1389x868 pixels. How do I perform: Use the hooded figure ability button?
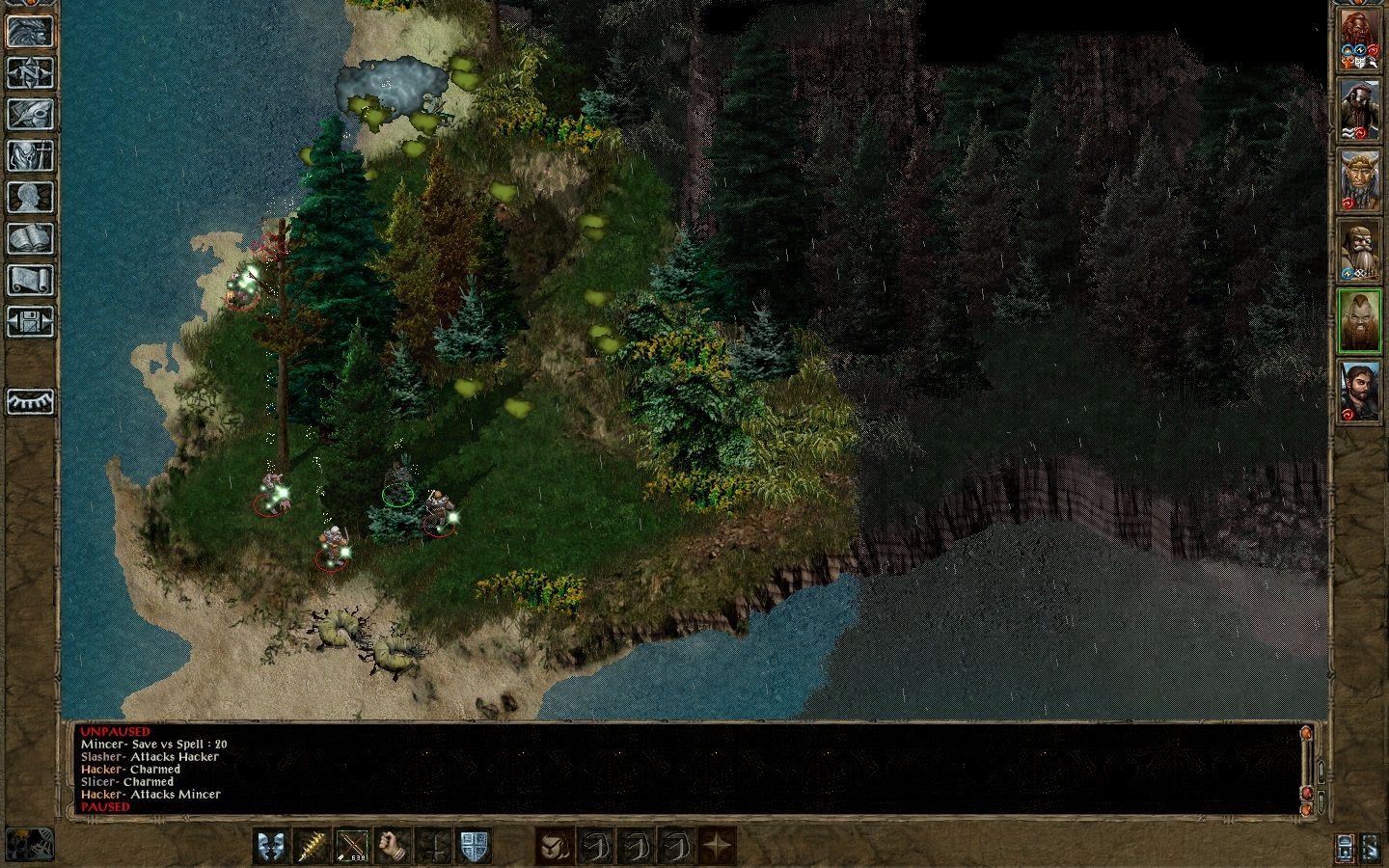[556, 846]
